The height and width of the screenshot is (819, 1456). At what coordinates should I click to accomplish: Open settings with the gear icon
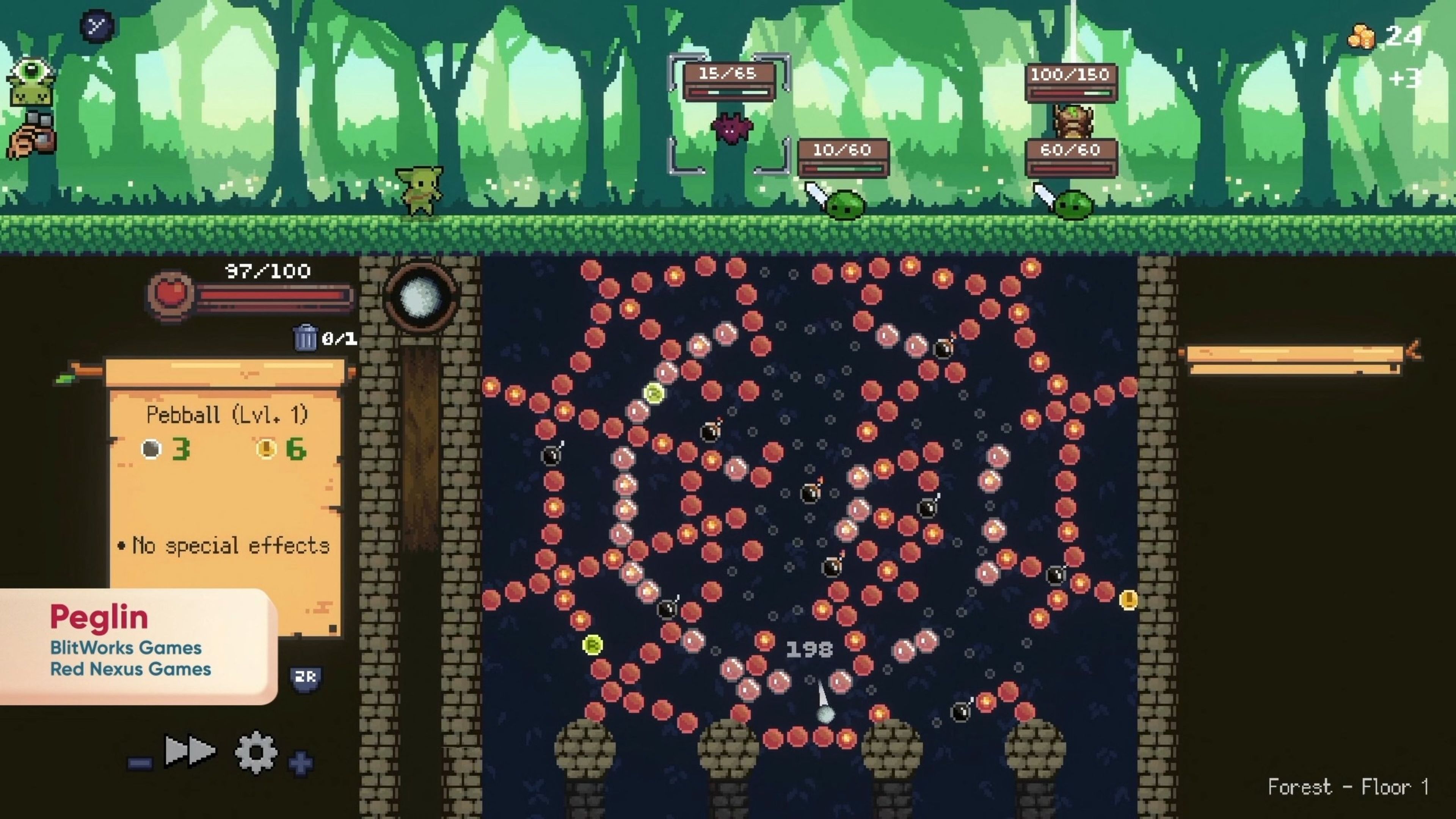tap(256, 752)
